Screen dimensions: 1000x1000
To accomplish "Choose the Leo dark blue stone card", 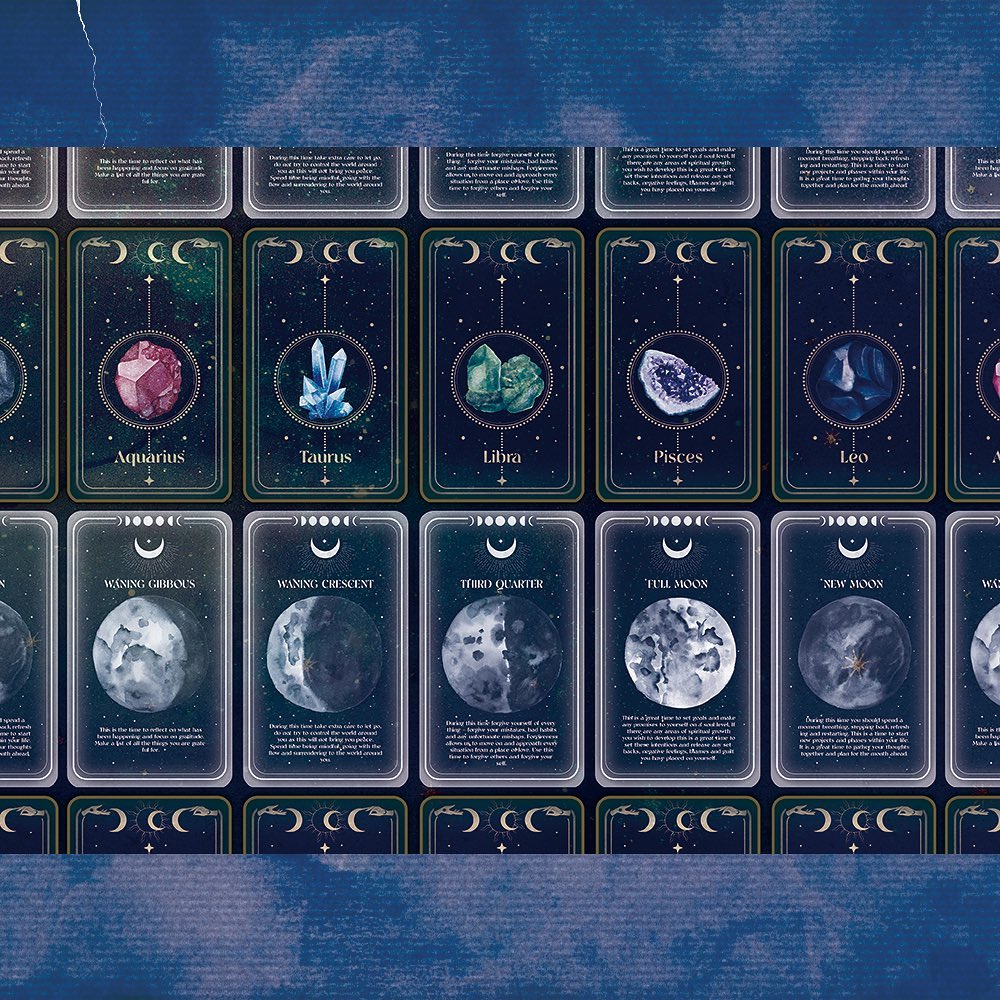I will point(853,365).
